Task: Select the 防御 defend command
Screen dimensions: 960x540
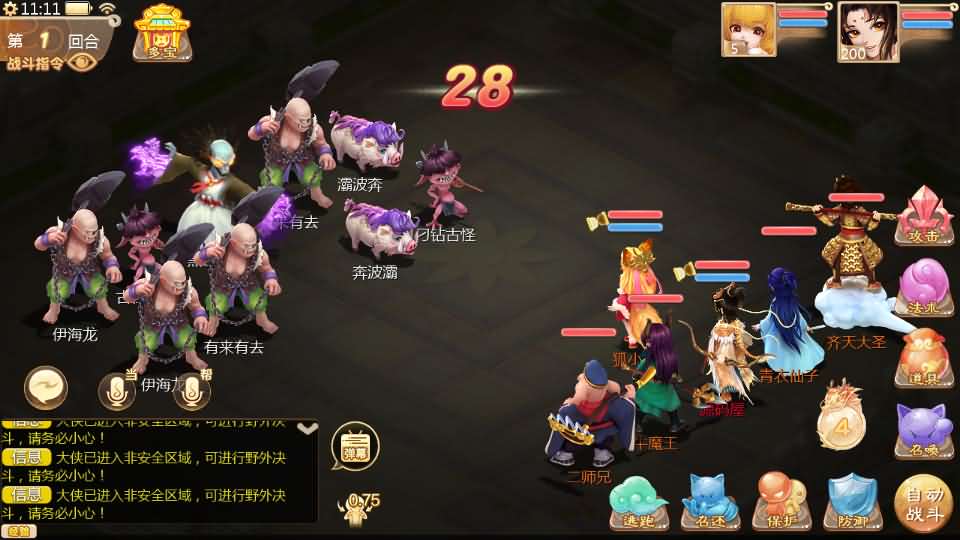Action: 852,502
